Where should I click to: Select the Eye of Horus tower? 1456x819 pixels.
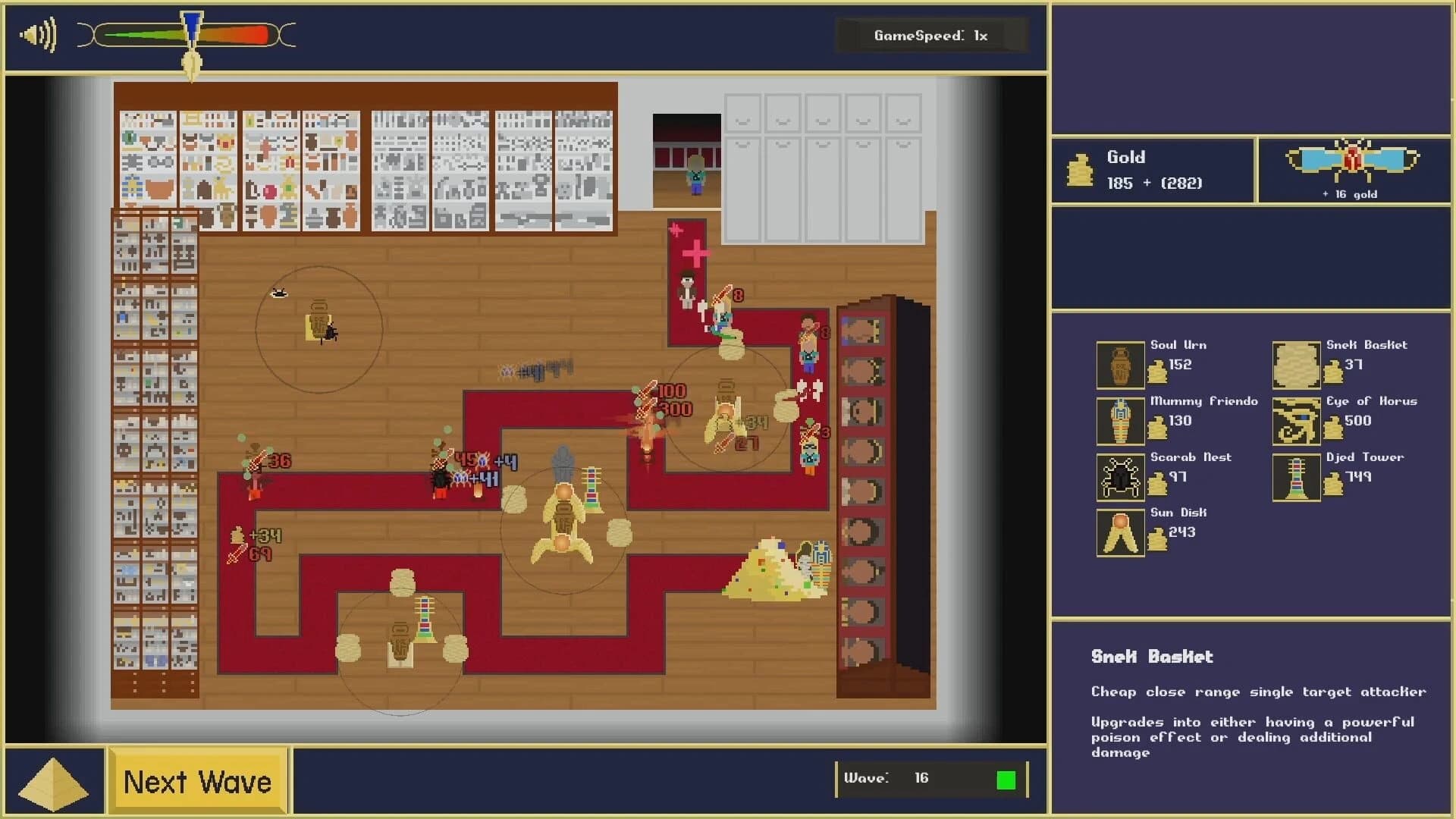[1296, 421]
